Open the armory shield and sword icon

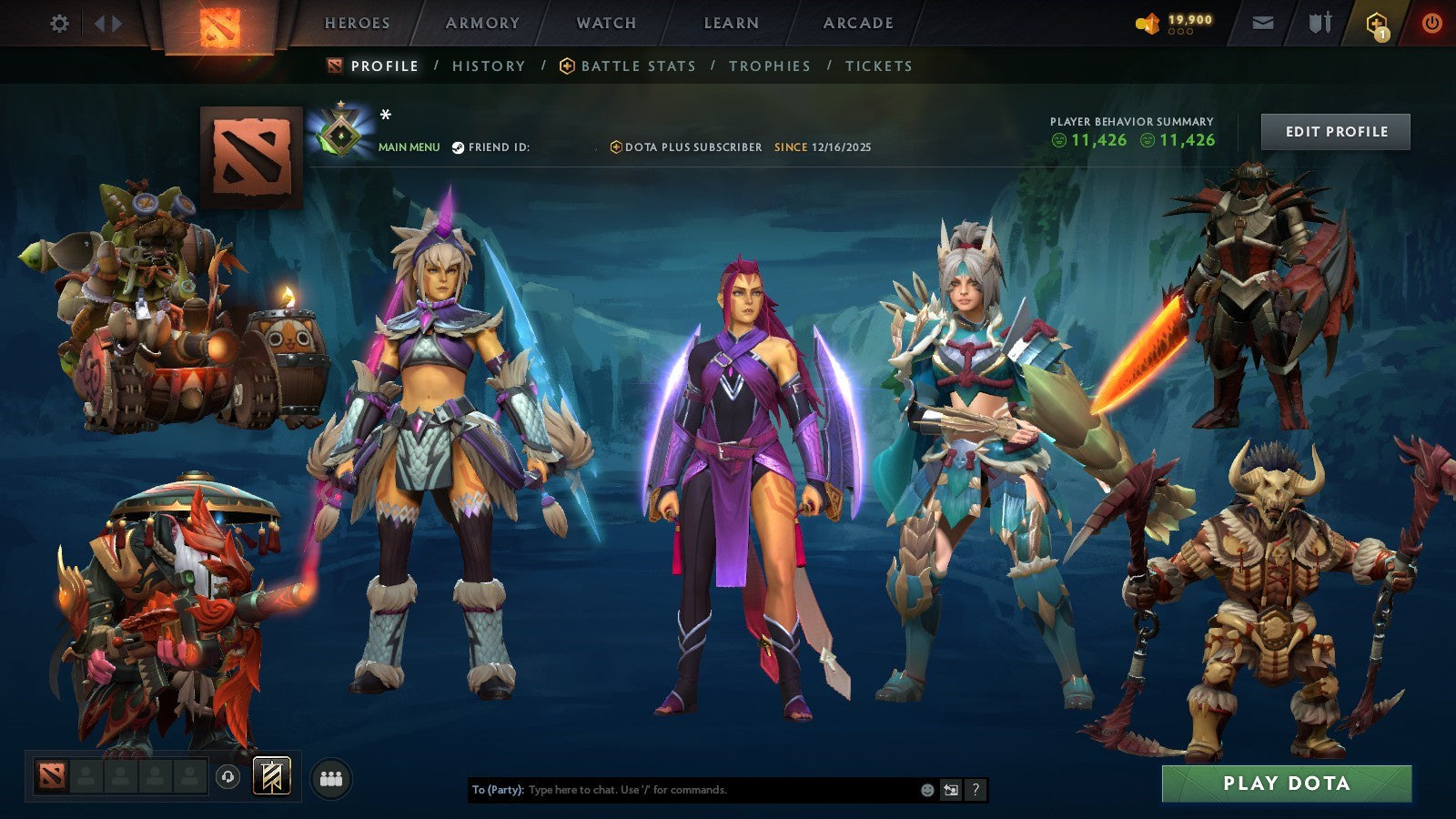pos(1320,24)
